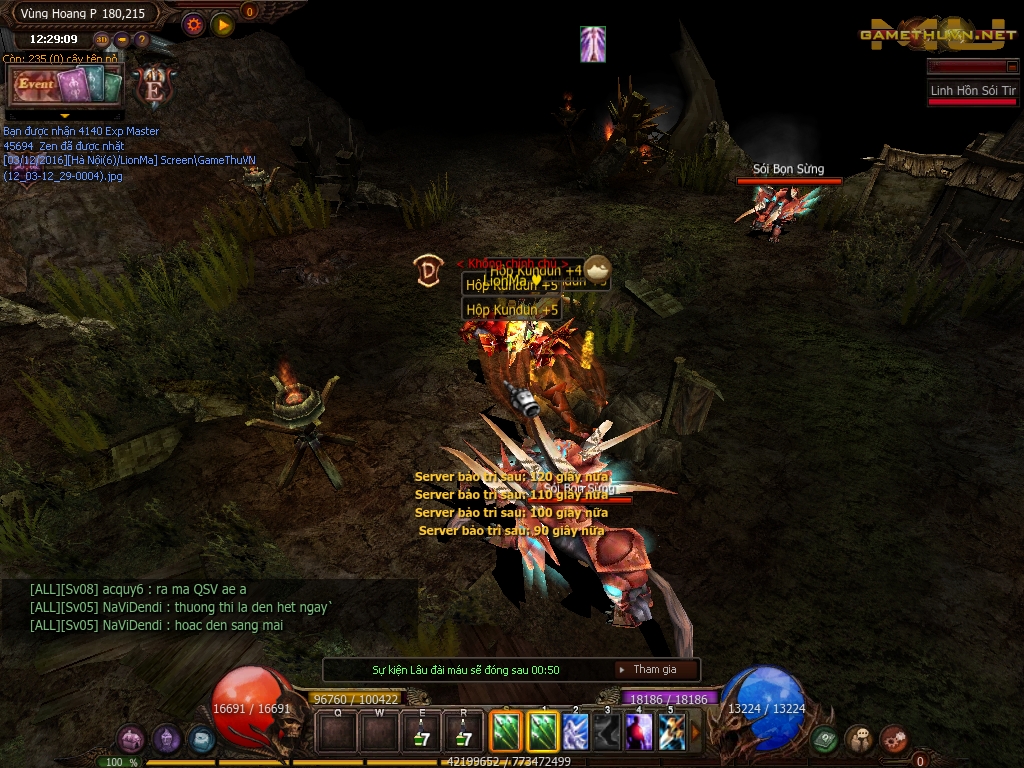Pick up the Hộp Kundun +5 item label

pos(511,310)
